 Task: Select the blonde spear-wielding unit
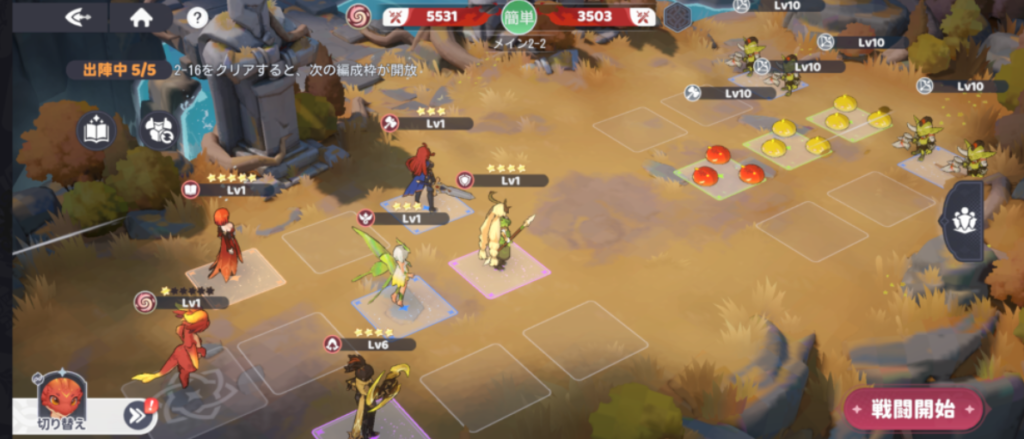tap(497, 234)
